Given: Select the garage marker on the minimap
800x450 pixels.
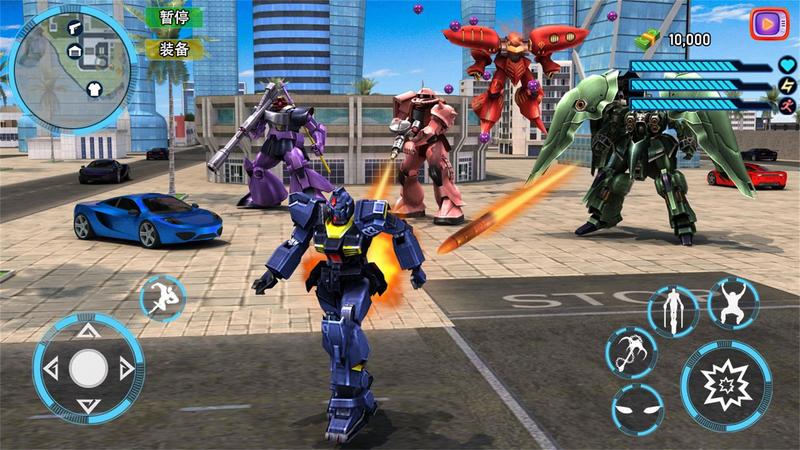Looking at the screenshot, I should 75,51.
